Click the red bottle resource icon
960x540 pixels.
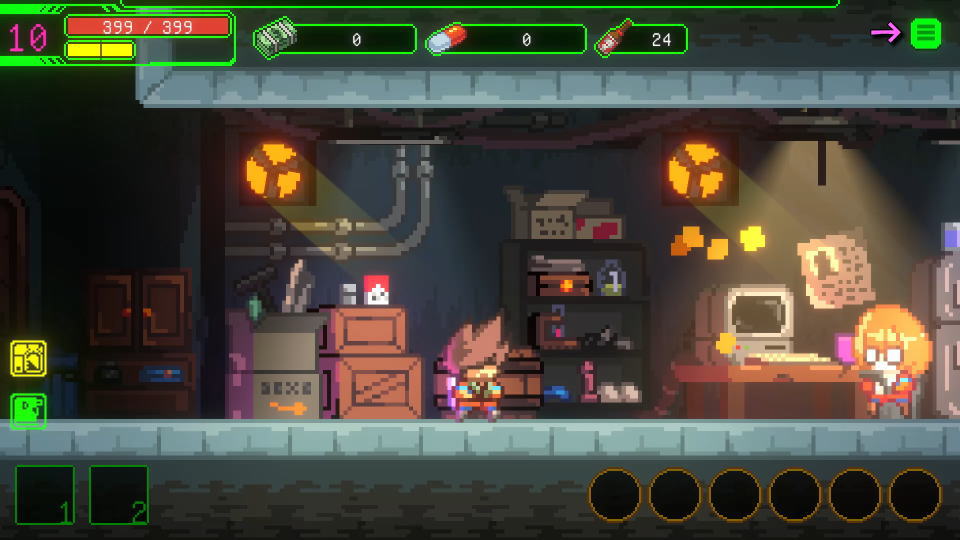(x=610, y=39)
